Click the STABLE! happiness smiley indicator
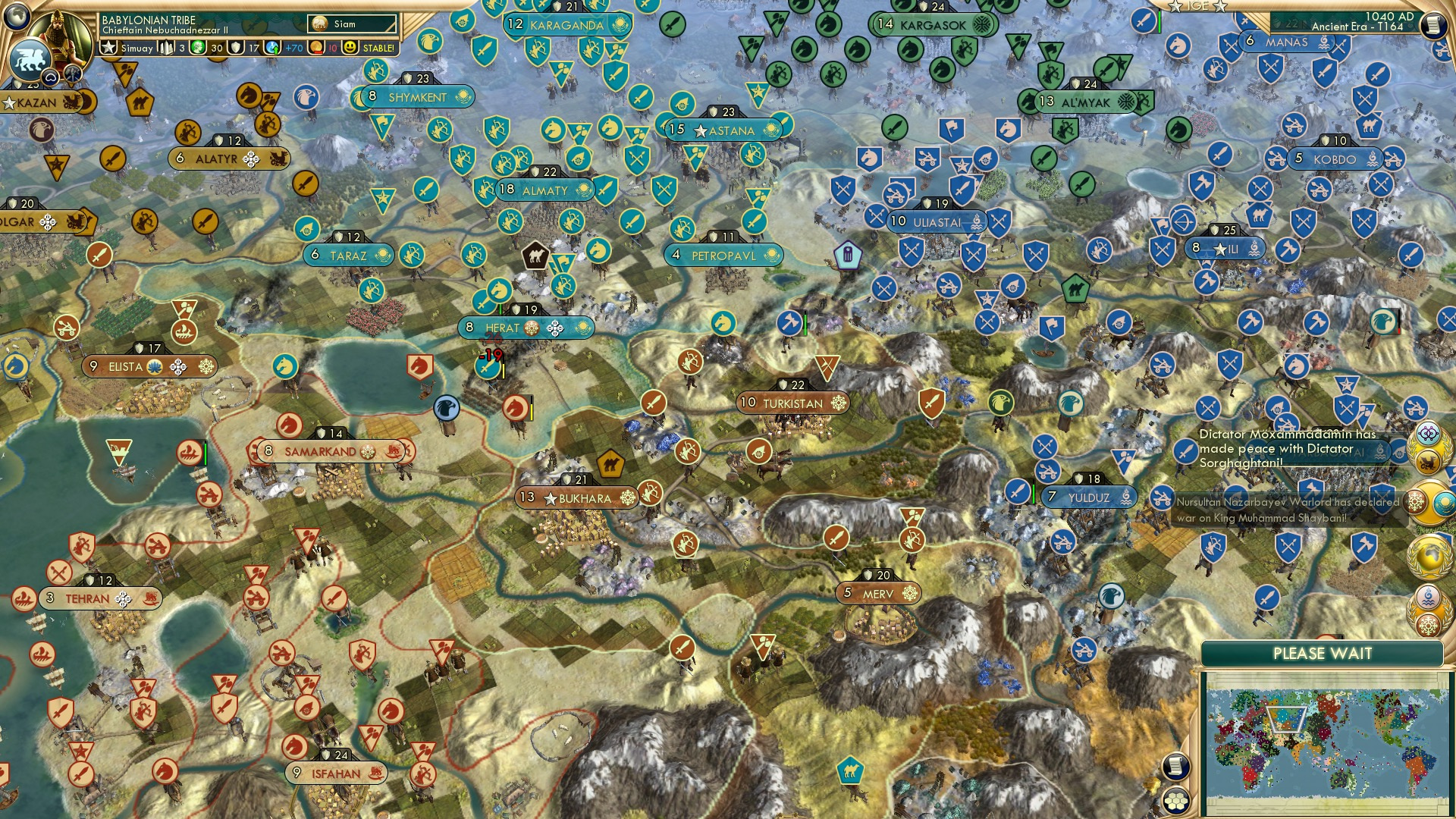The width and height of the screenshot is (1456, 819). 350,46
